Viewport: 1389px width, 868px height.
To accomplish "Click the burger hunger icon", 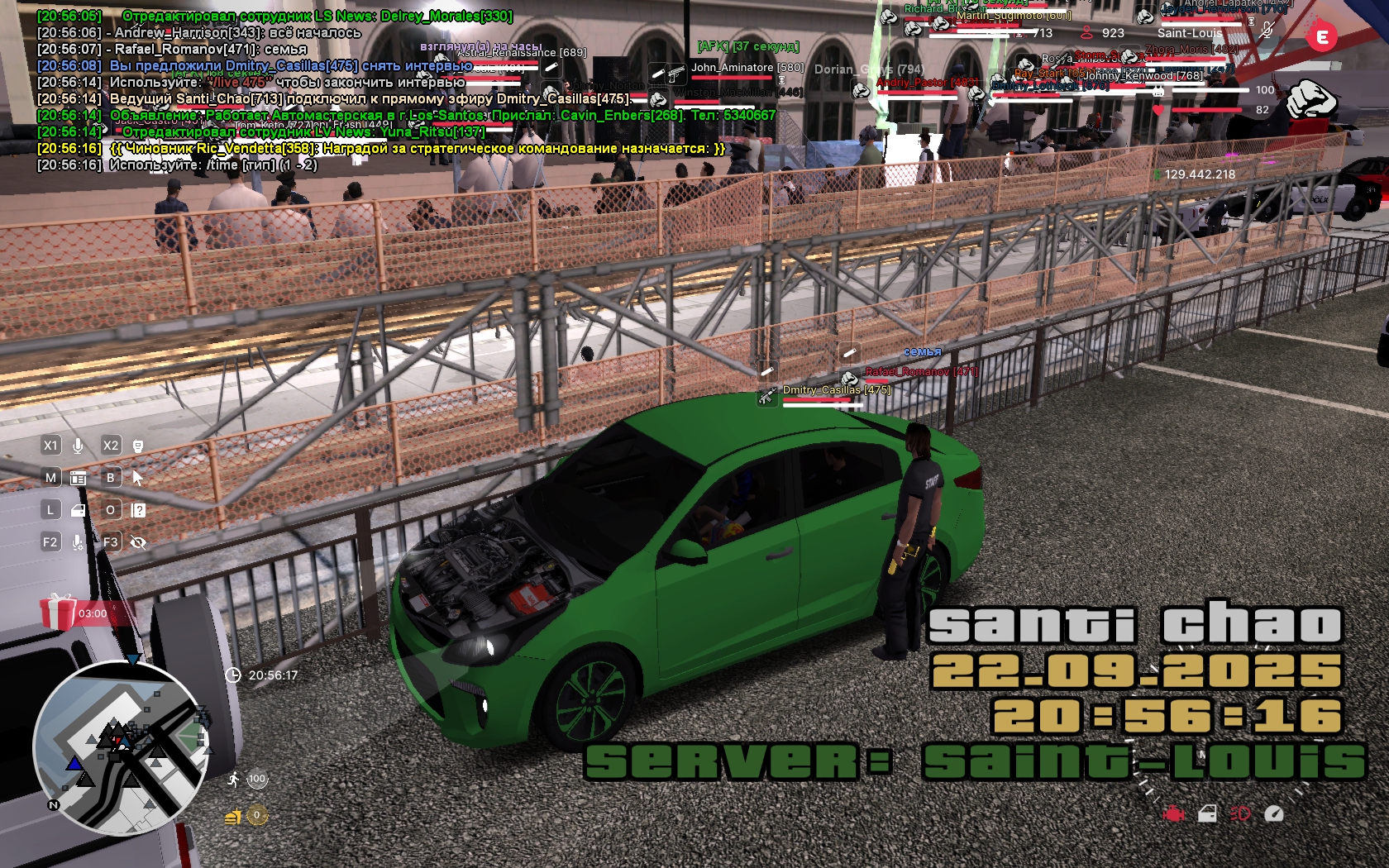I will [x=233, y=817].
